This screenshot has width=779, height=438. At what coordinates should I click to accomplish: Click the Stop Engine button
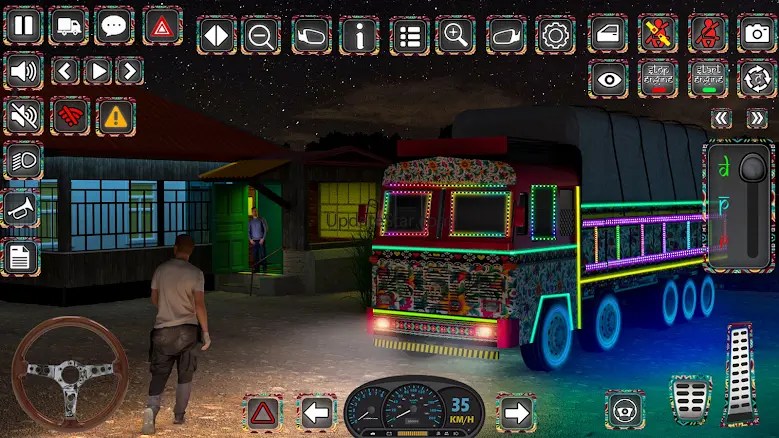(657, 79)
